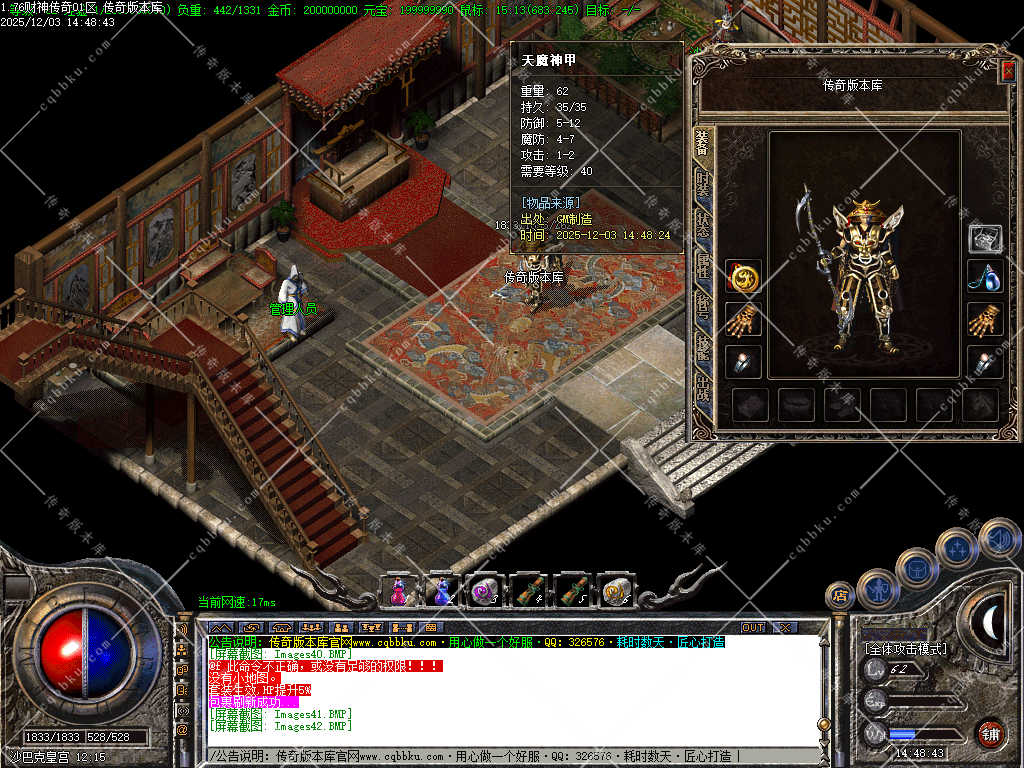Select the golden dragon medal equipment slot
The width and height of the screenshot is (1024, 768).
pyautogui.click(x=743, y=277)
